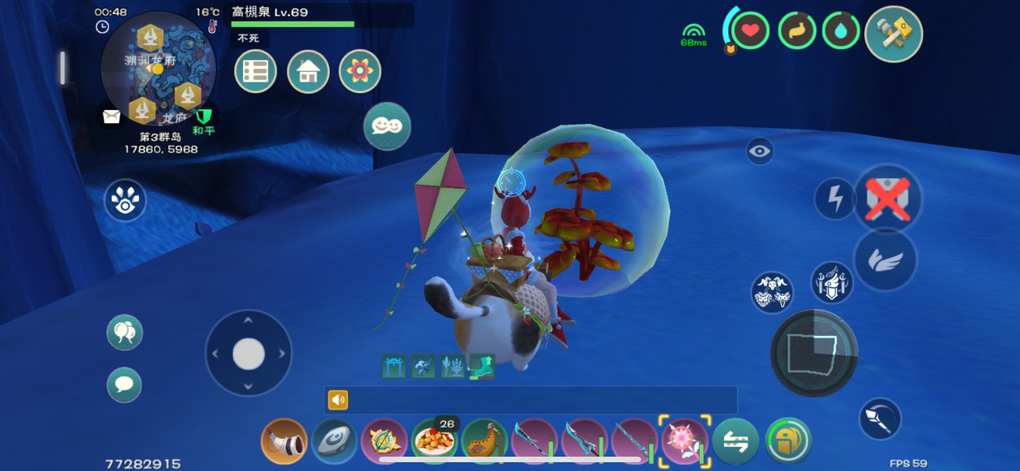Image resolution: width=1020 pixels, height=471 pixels.
Task: Tap the house home button
Action: tap(308, 71)
